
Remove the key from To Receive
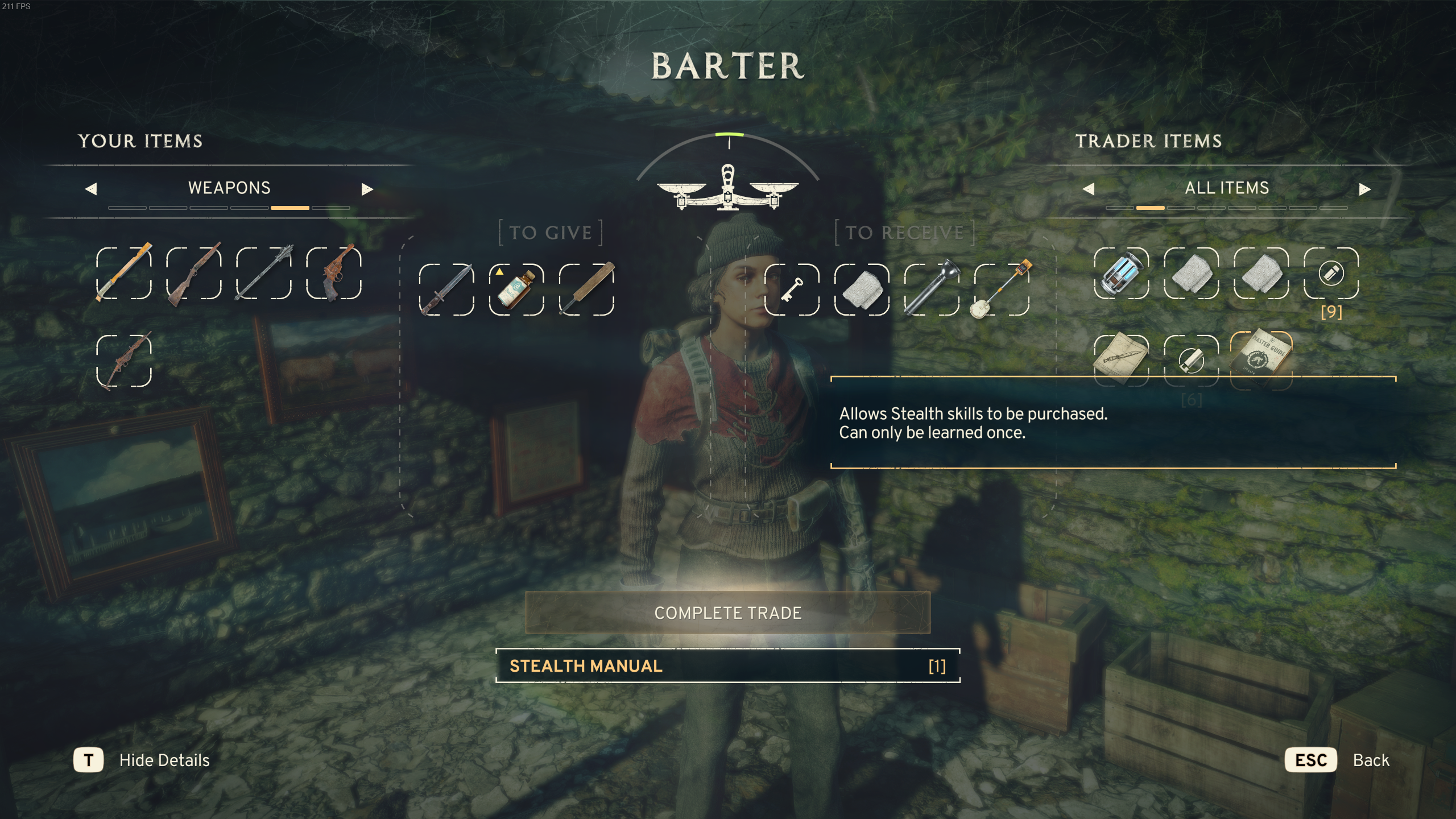pyautogui.click(x=792, y=289)
